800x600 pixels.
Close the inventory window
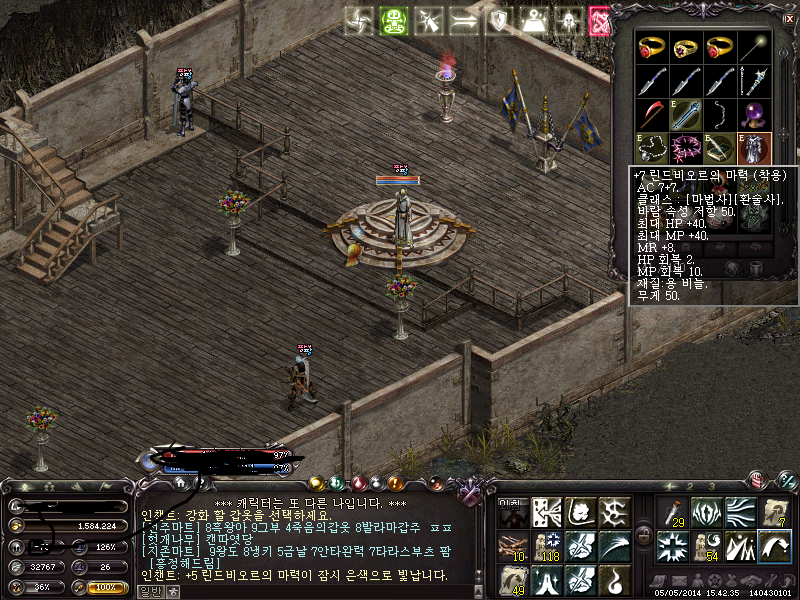pyautogui.click(x=787, y=18)
